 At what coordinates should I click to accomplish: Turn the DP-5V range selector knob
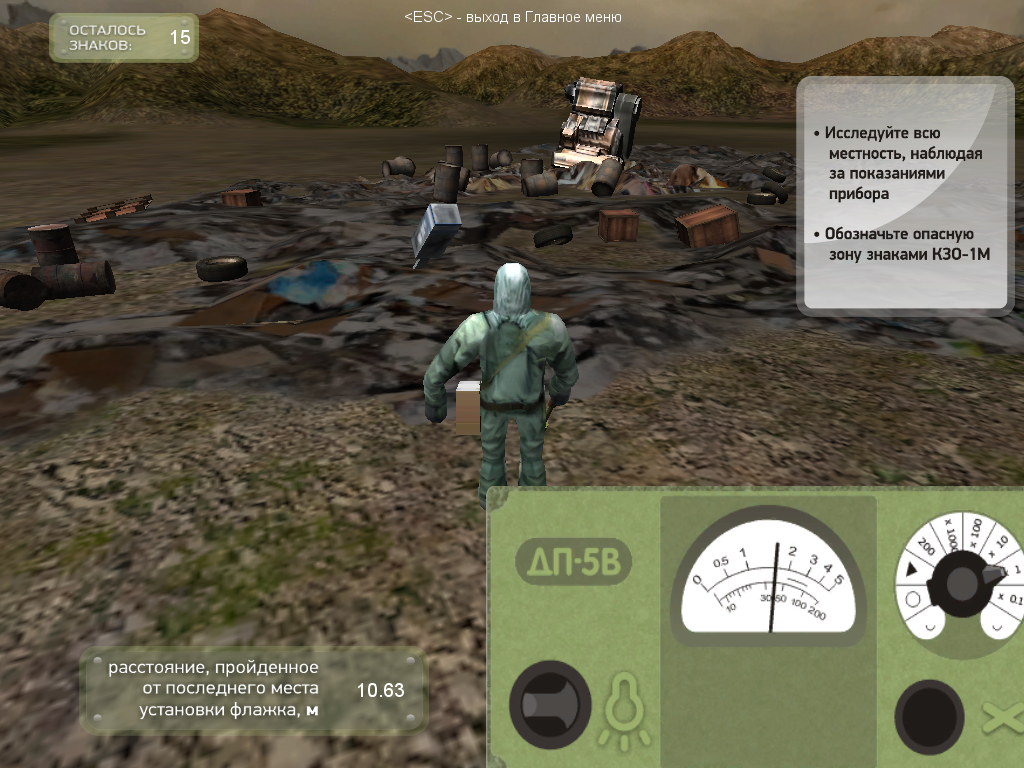click(964, 582)
